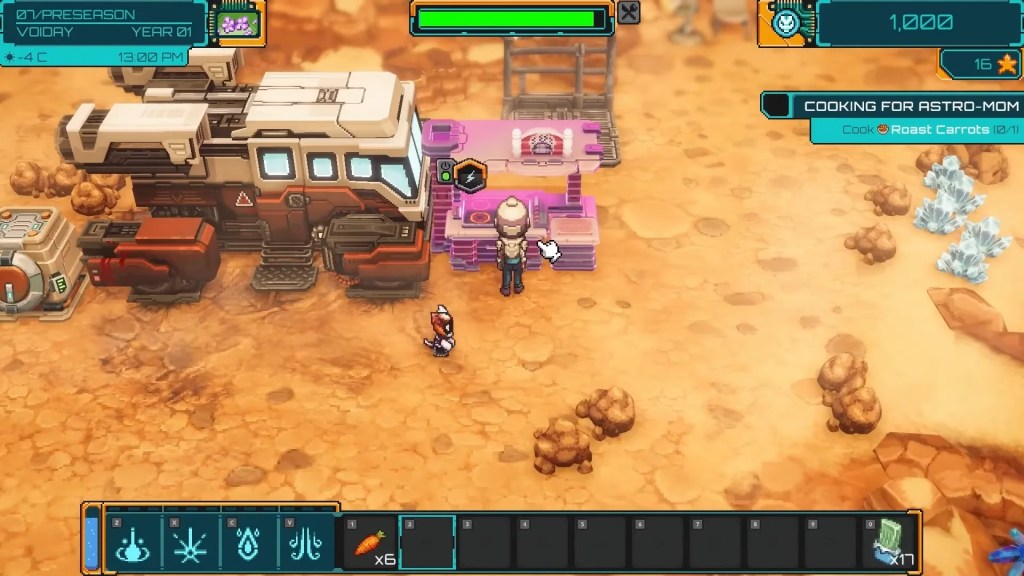Click the lion-face currency icon
This screenshot has height=576, width=1024.
point(788,23)
